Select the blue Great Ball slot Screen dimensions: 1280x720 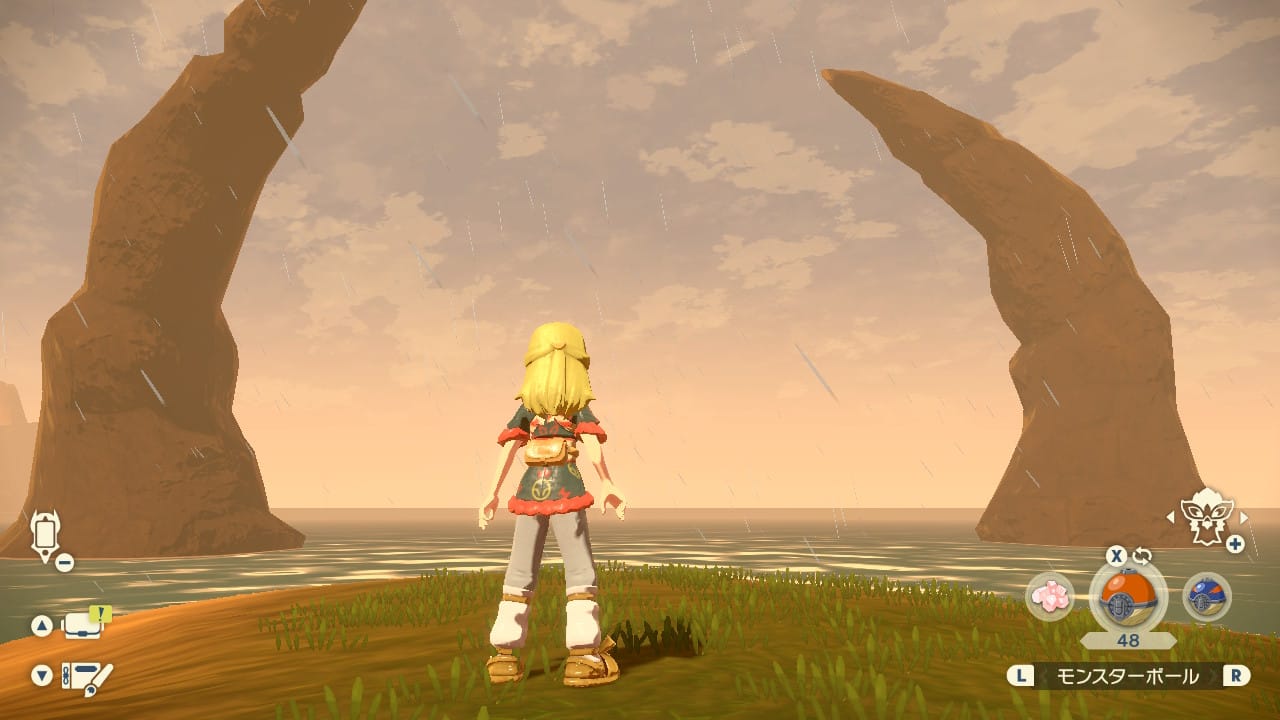(x=1206, y=597)
